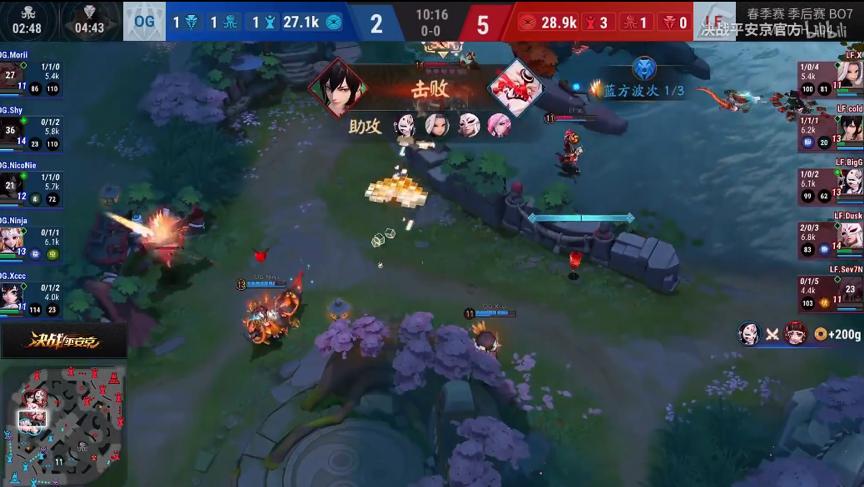This screenshot has width=864, height=487.
Task: Click the blue wave objective icon
Action: [x=644, y=67]
